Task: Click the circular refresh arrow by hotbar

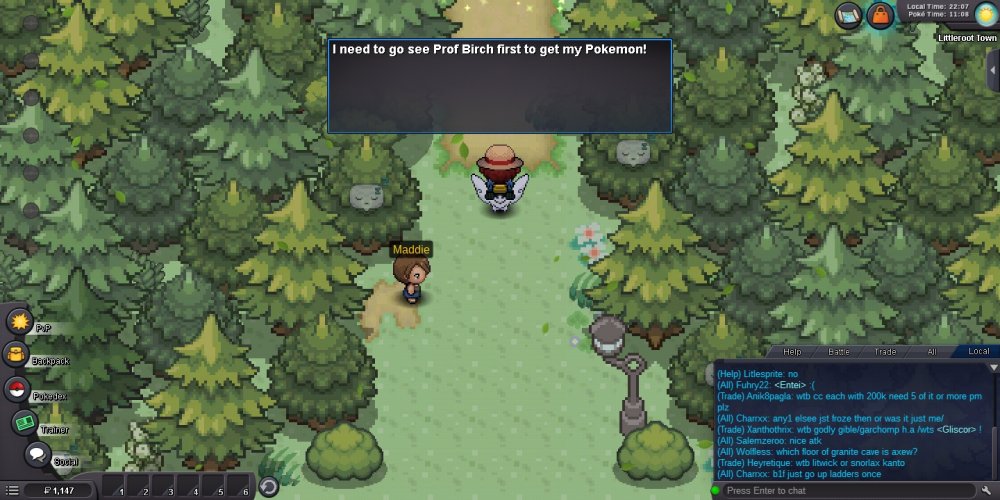Action: (268, 487)
